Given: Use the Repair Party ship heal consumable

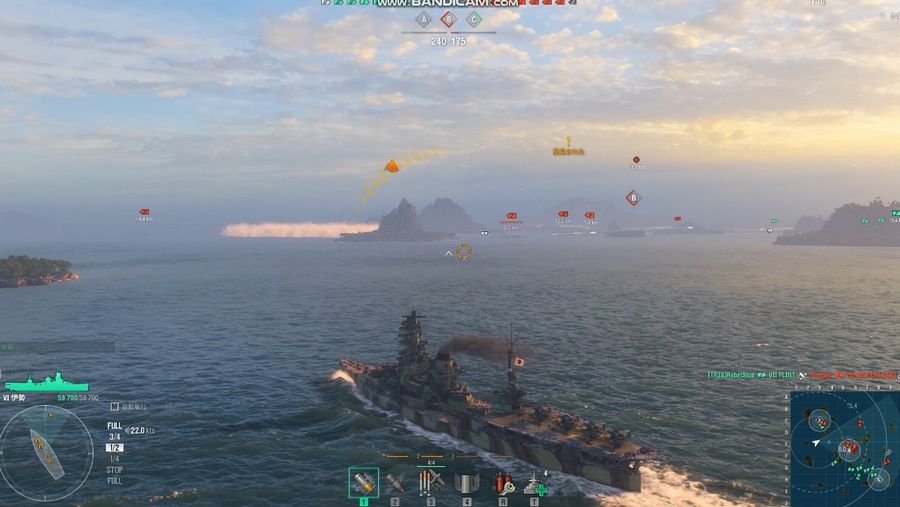Looking at the screenshot, I should [x=536, y=484].
